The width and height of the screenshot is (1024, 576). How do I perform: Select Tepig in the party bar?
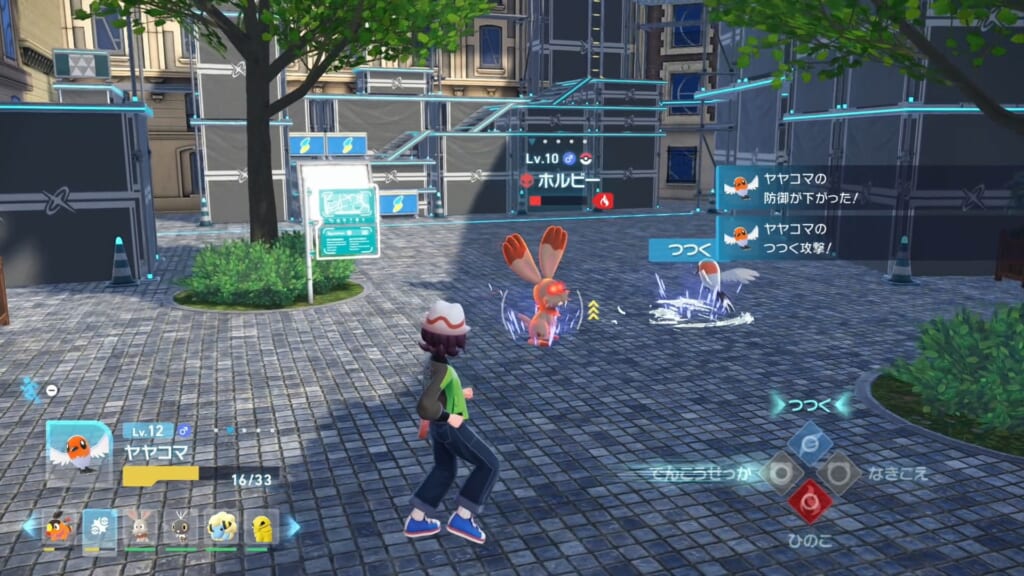(x=59, y=526)
